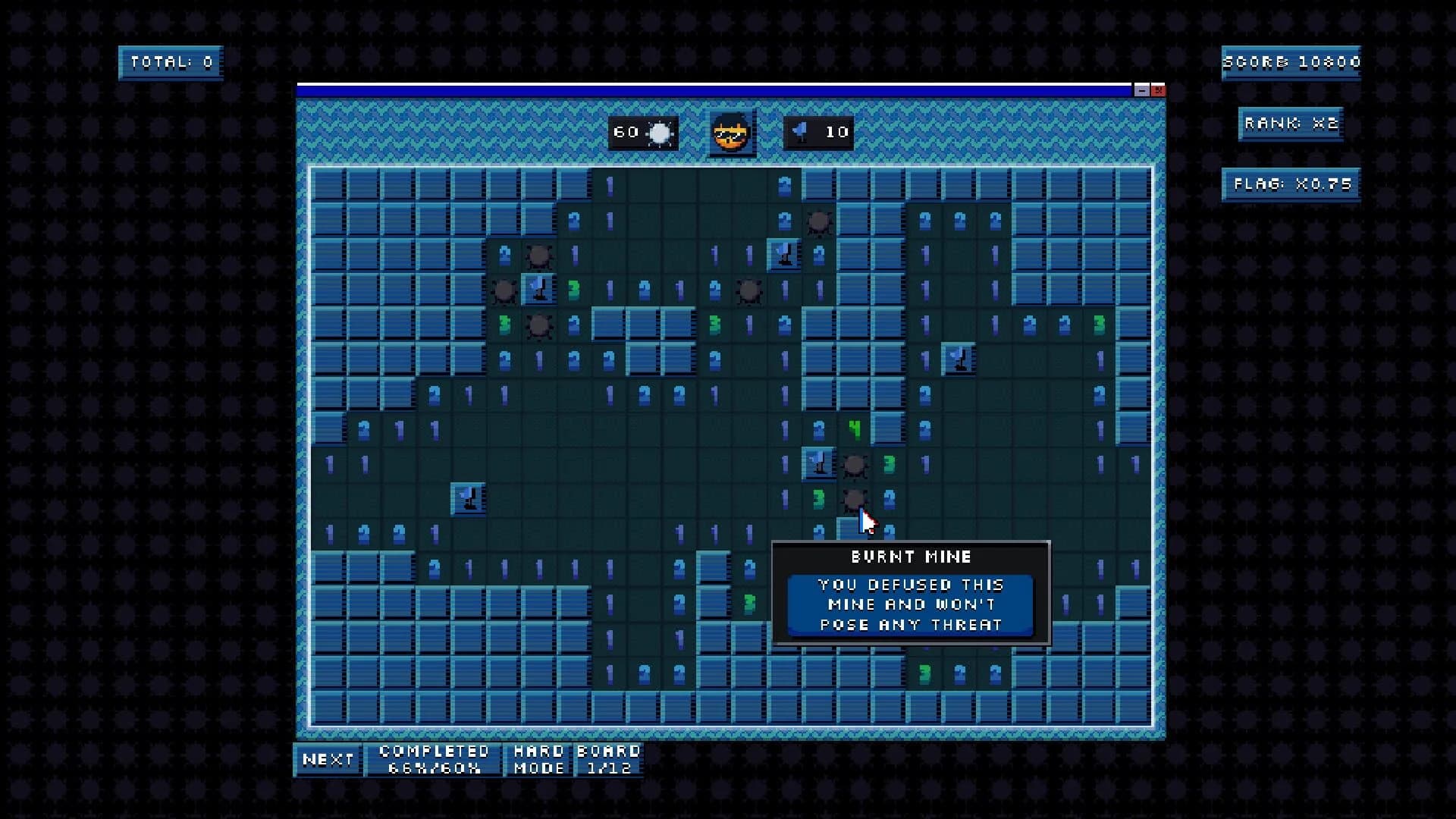Toggle the HARD MODE setting

point(539,759)
